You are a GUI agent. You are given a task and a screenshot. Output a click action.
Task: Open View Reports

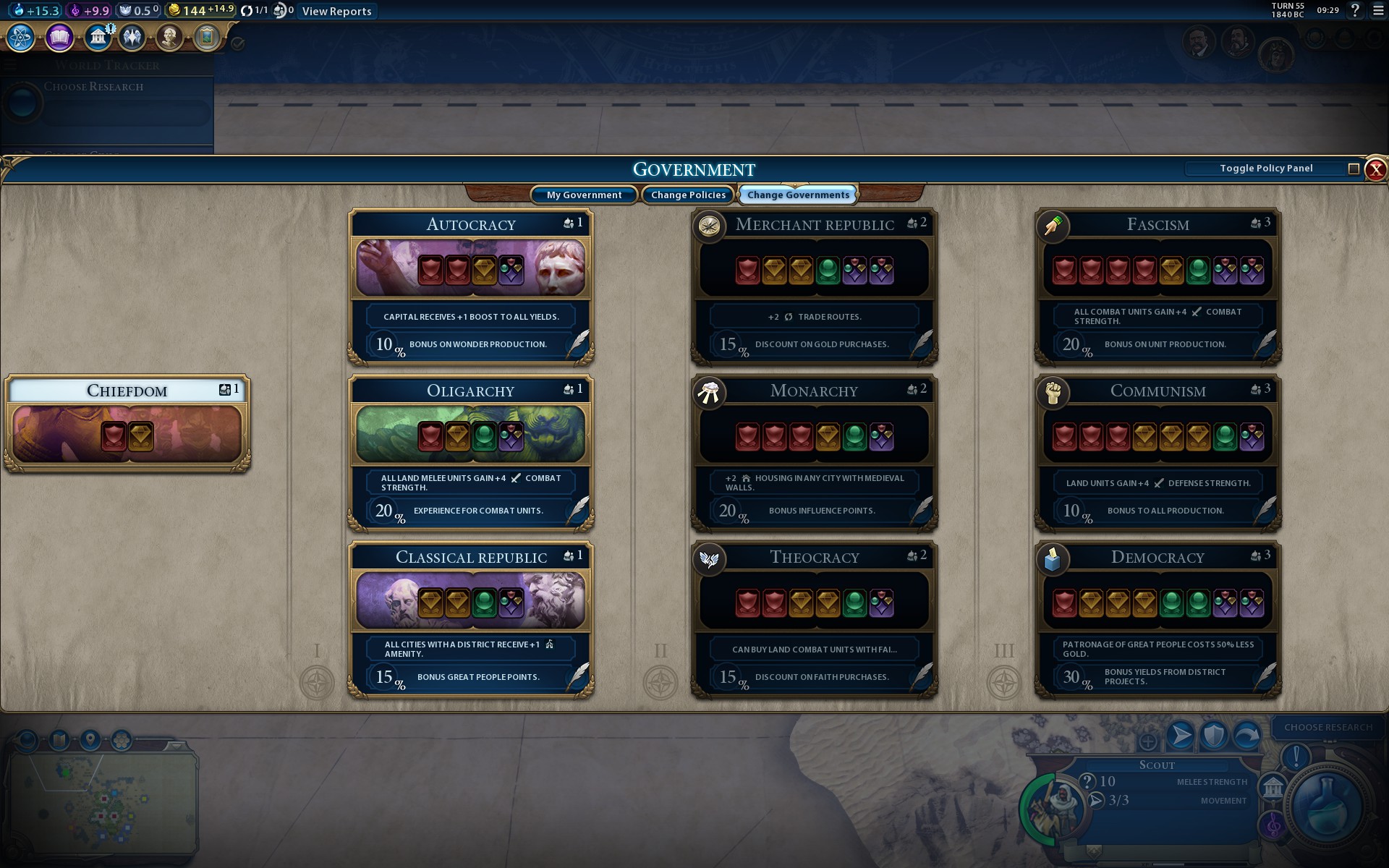[337, 11]
